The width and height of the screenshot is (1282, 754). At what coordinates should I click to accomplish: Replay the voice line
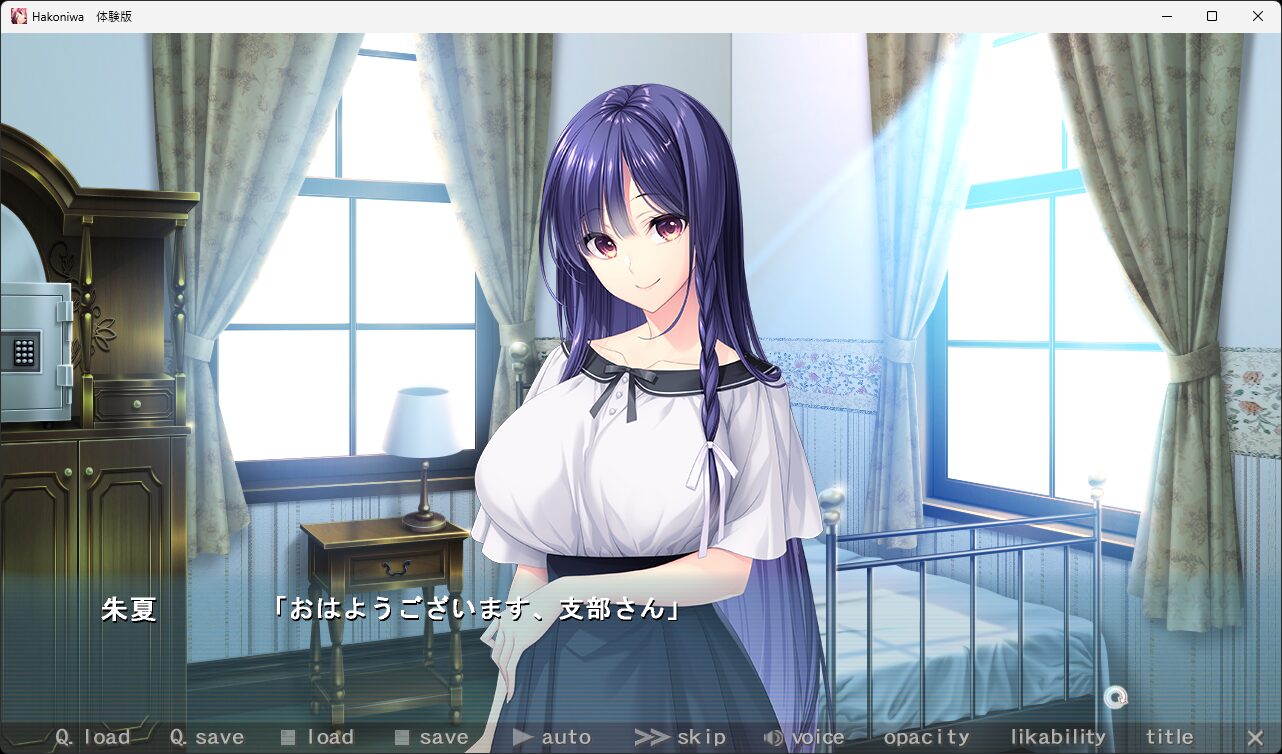804,737
